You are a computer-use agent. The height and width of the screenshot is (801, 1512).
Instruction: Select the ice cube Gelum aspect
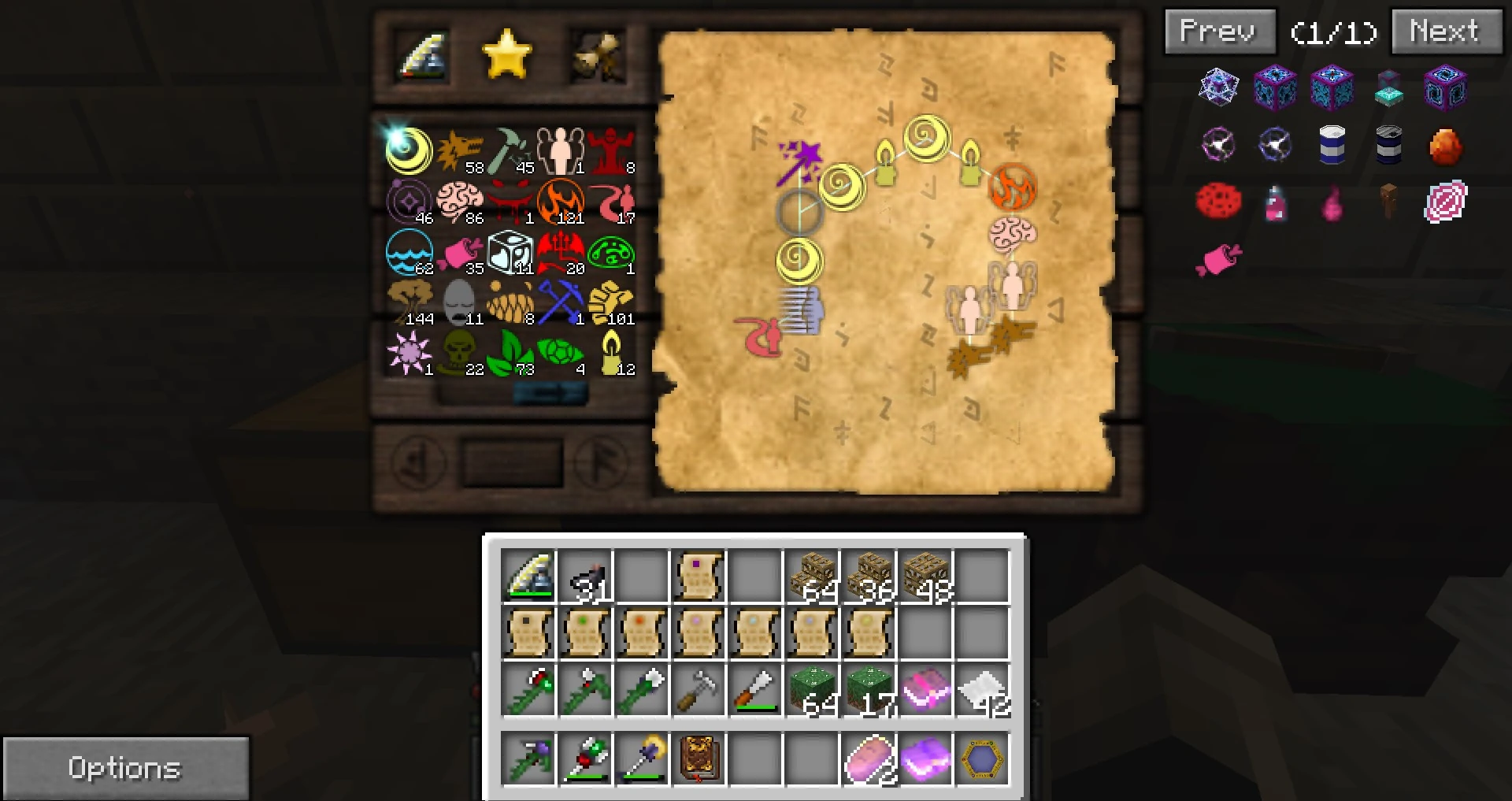510,250
